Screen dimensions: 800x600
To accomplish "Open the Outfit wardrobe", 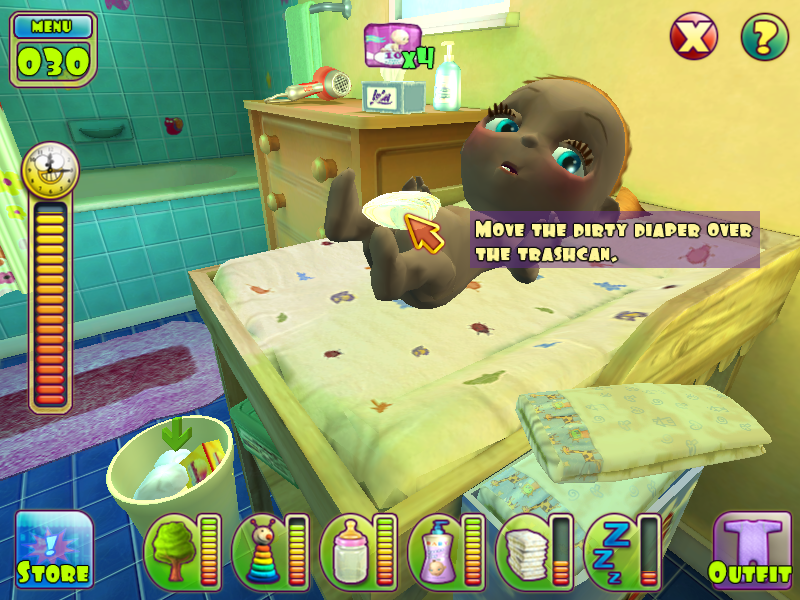I will tap(747, 550).
